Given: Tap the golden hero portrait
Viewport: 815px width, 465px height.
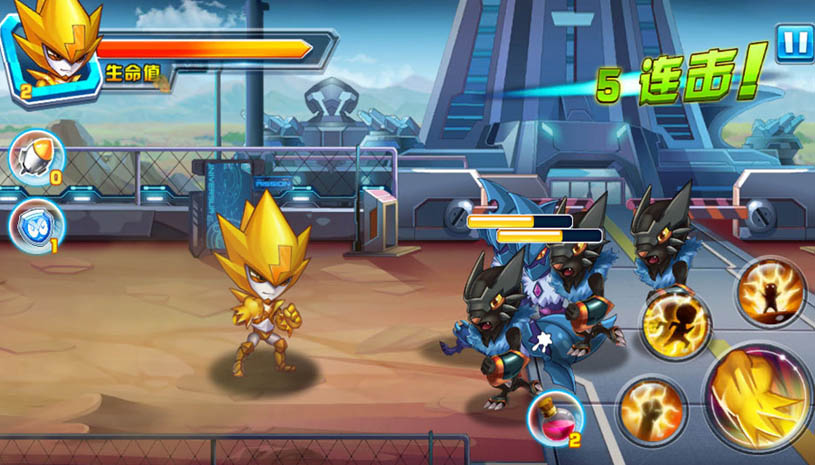Looking at the screenshot, I should [52, 47].
